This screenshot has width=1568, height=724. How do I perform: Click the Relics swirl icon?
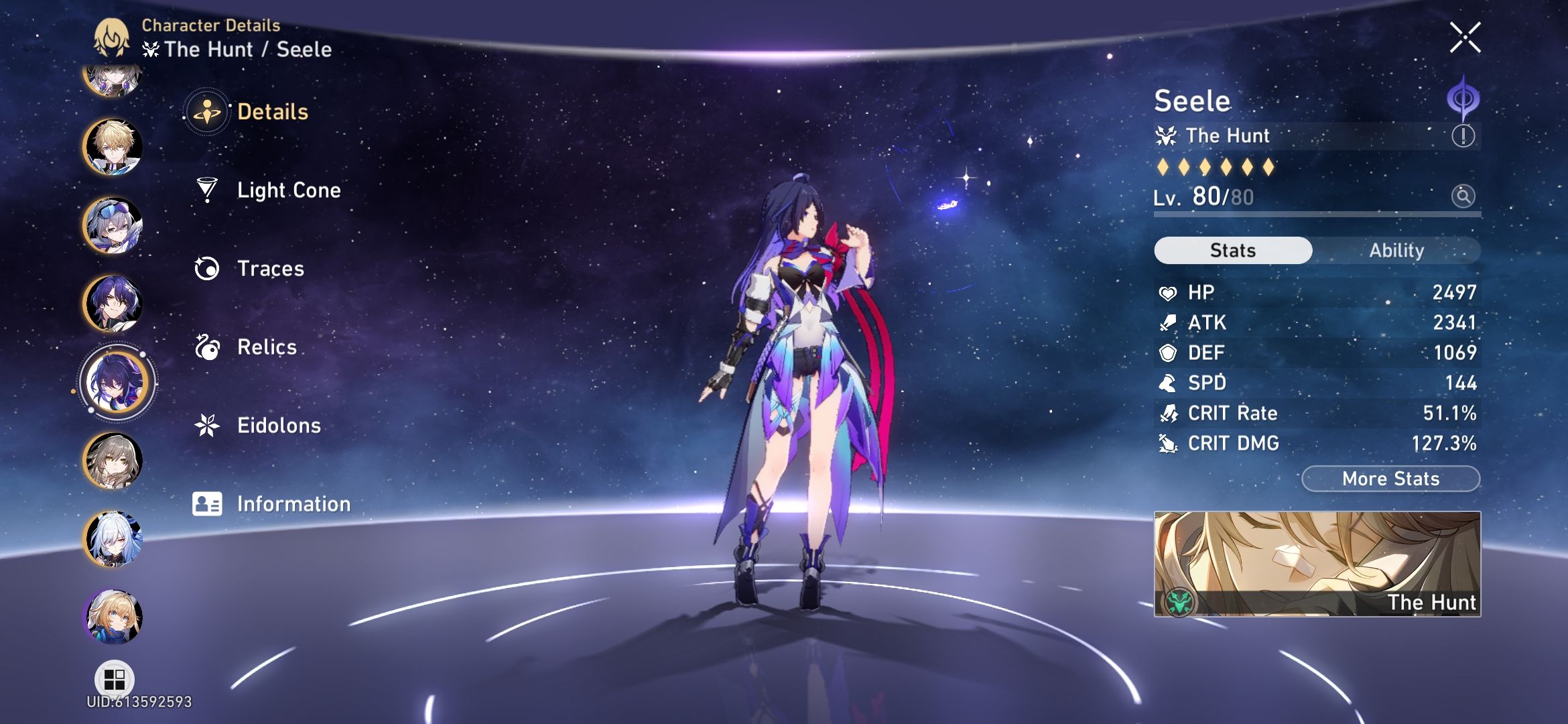click(x=208, y=347)
